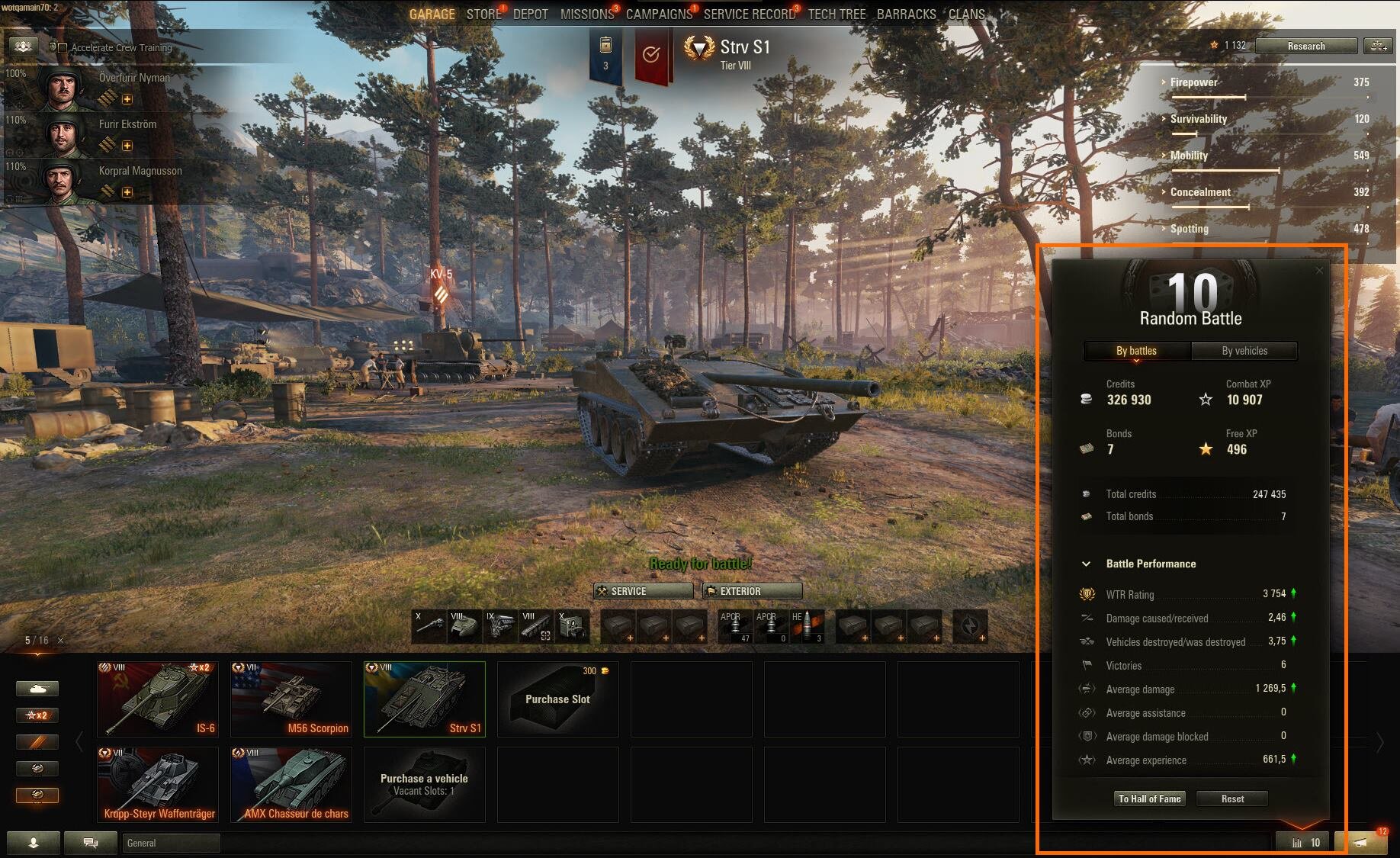Open the Barracks
This screenshot has width=1400, height=858.
(906, 14)
